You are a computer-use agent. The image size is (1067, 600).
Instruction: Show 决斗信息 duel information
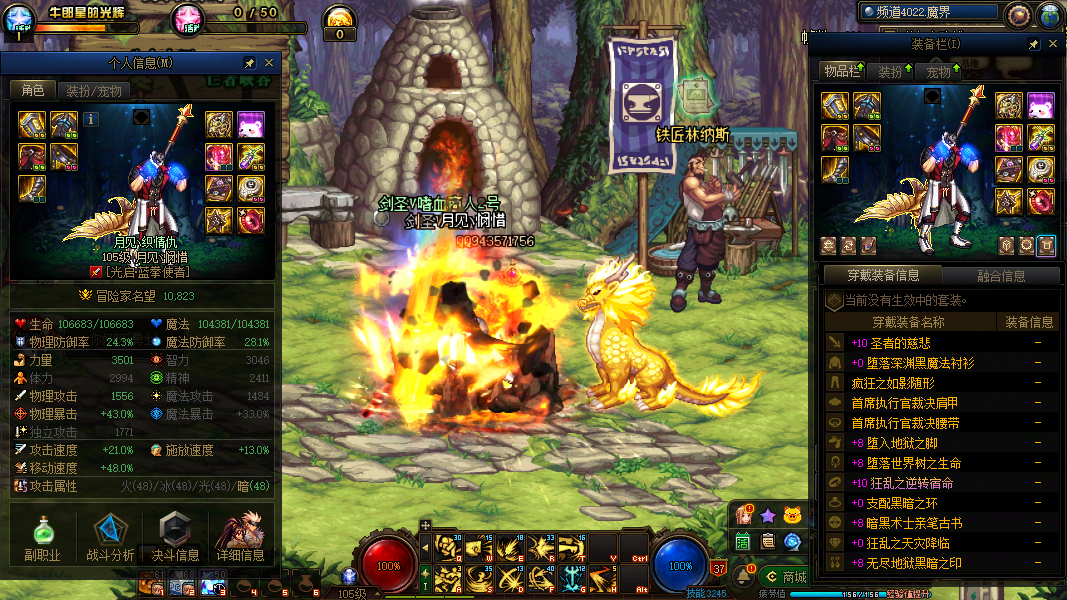point(175,538)
